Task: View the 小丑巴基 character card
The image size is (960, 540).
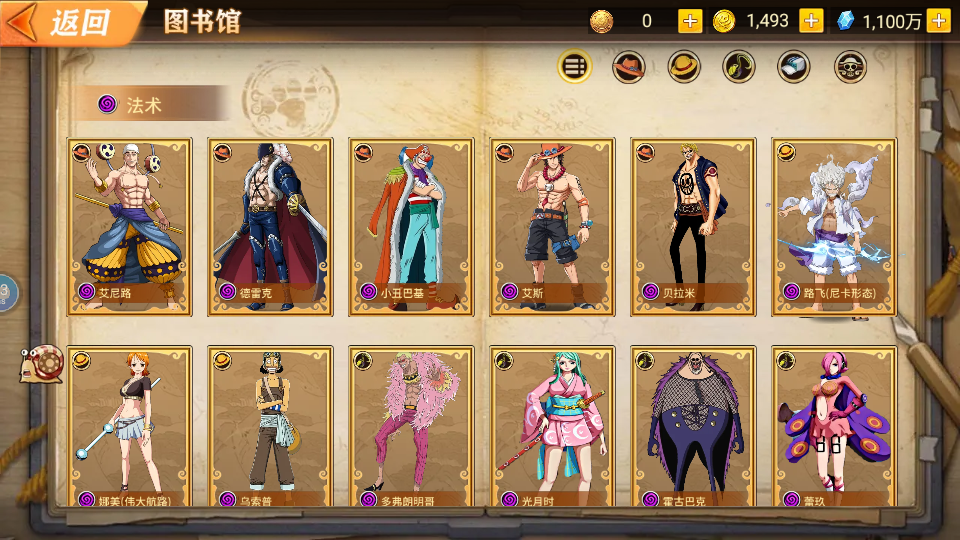Action: click(411, 226)
